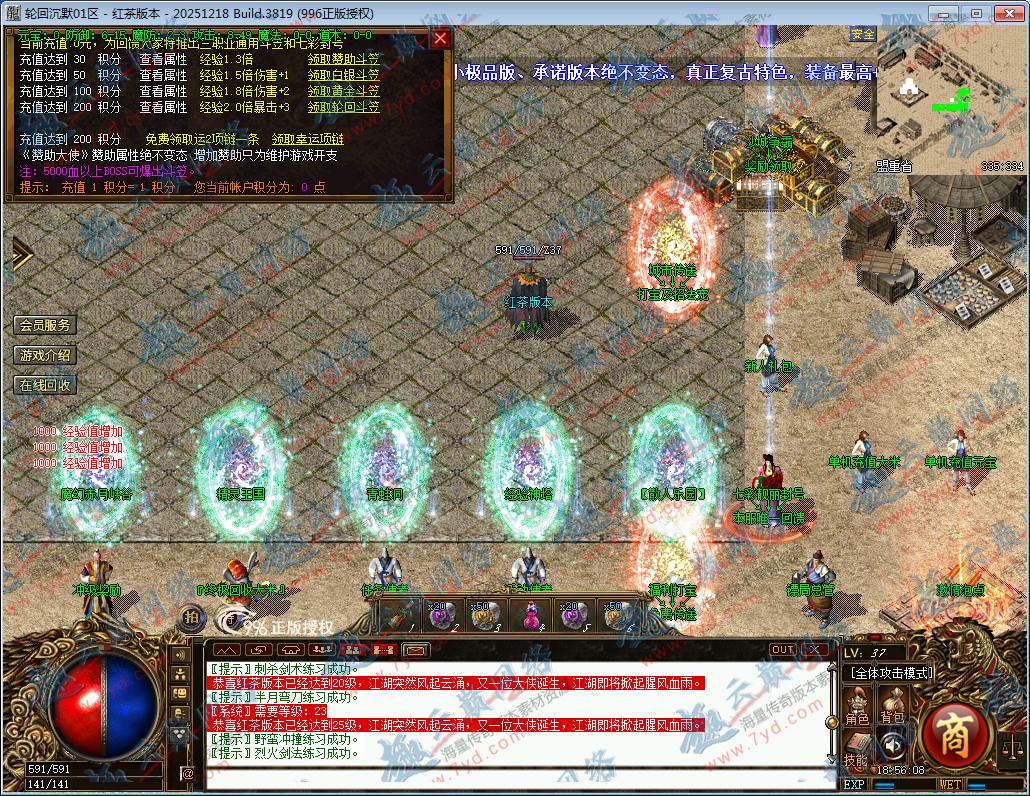Open the 会员服务 member service menu

(45, 325)
